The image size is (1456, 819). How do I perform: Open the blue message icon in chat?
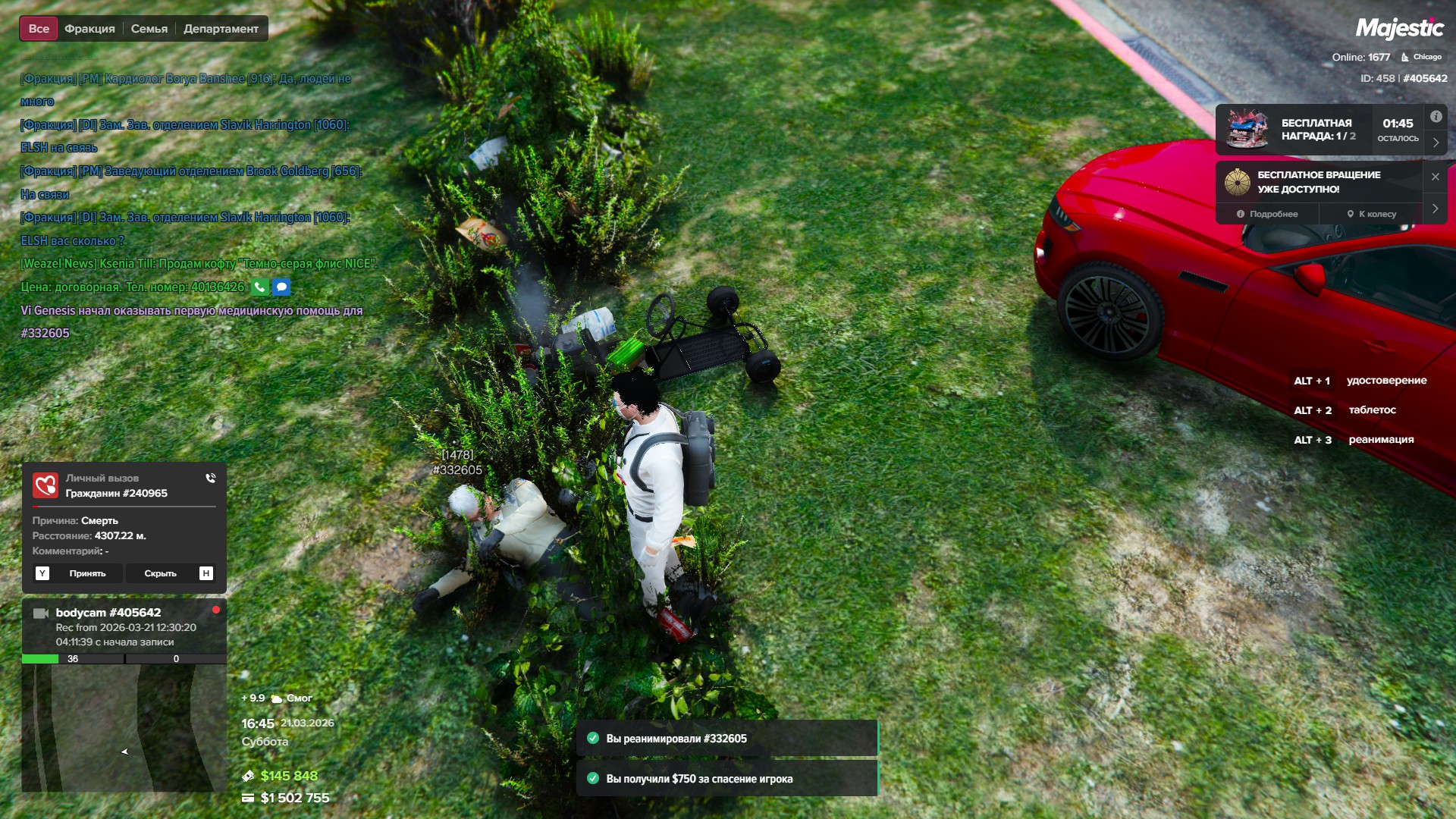(281, 287)
